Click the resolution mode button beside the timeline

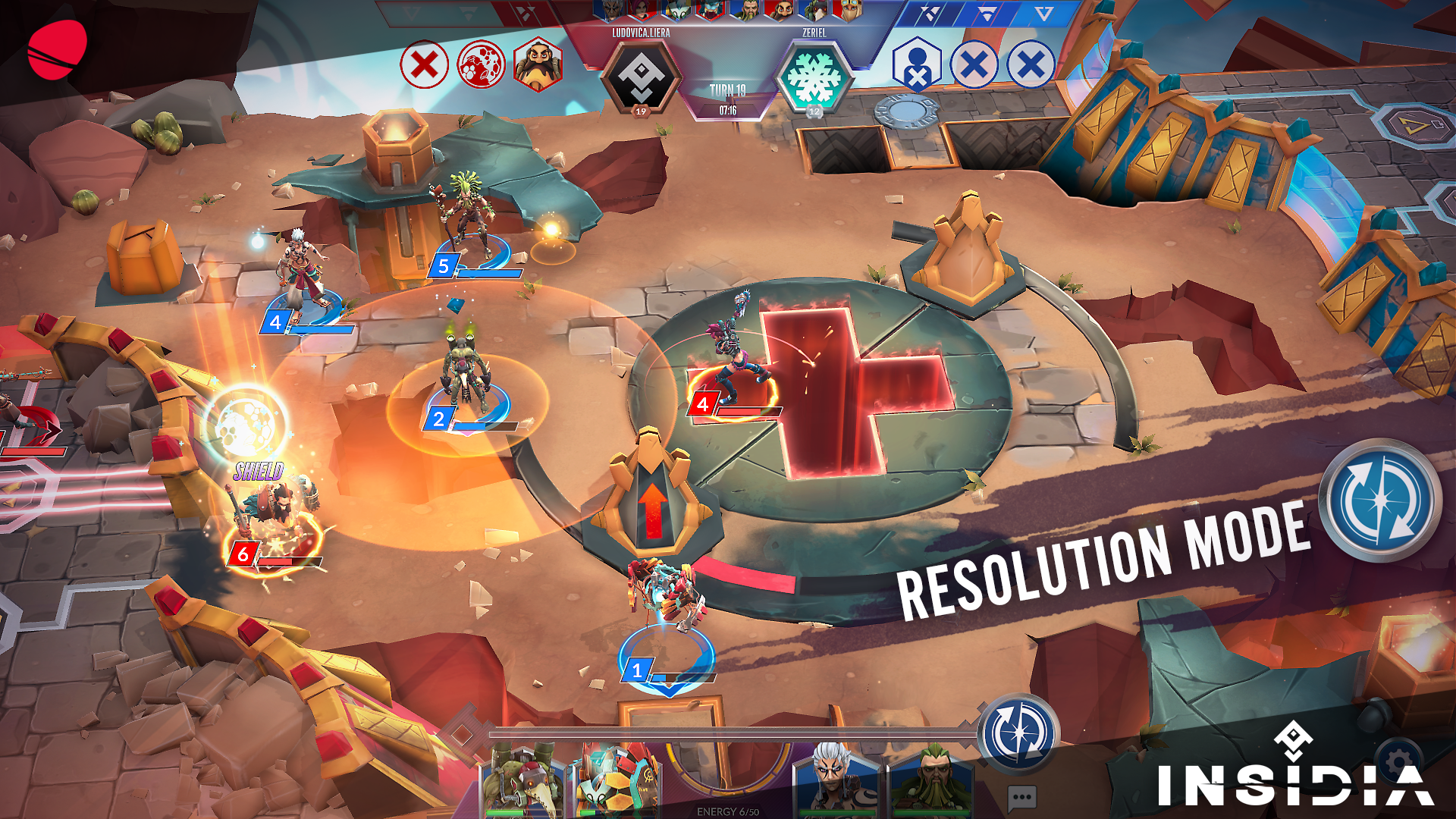[x=1019, y=733]
